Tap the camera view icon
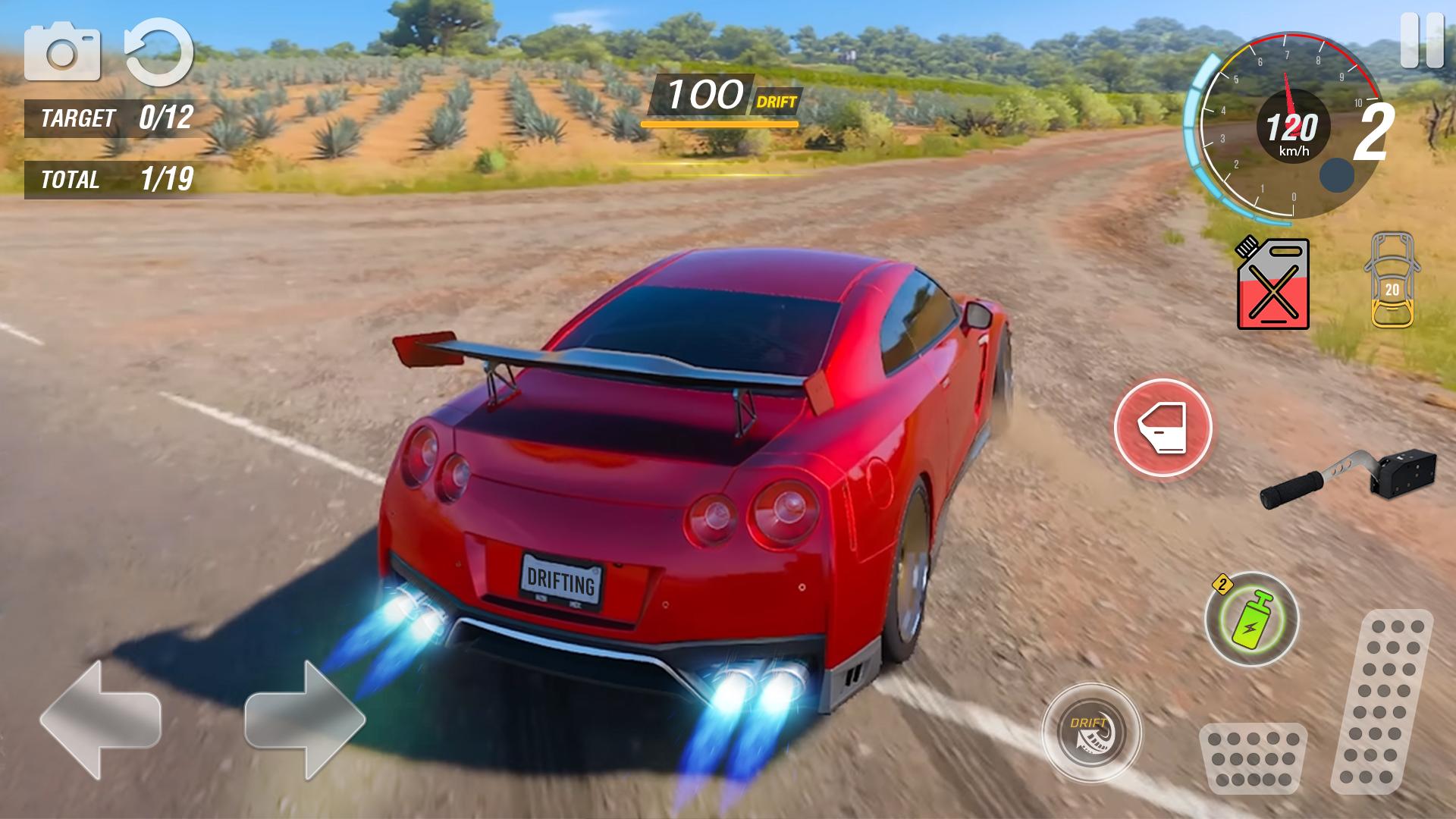Viewport: 1456px width, 819px height. click(x=62, y=52)
